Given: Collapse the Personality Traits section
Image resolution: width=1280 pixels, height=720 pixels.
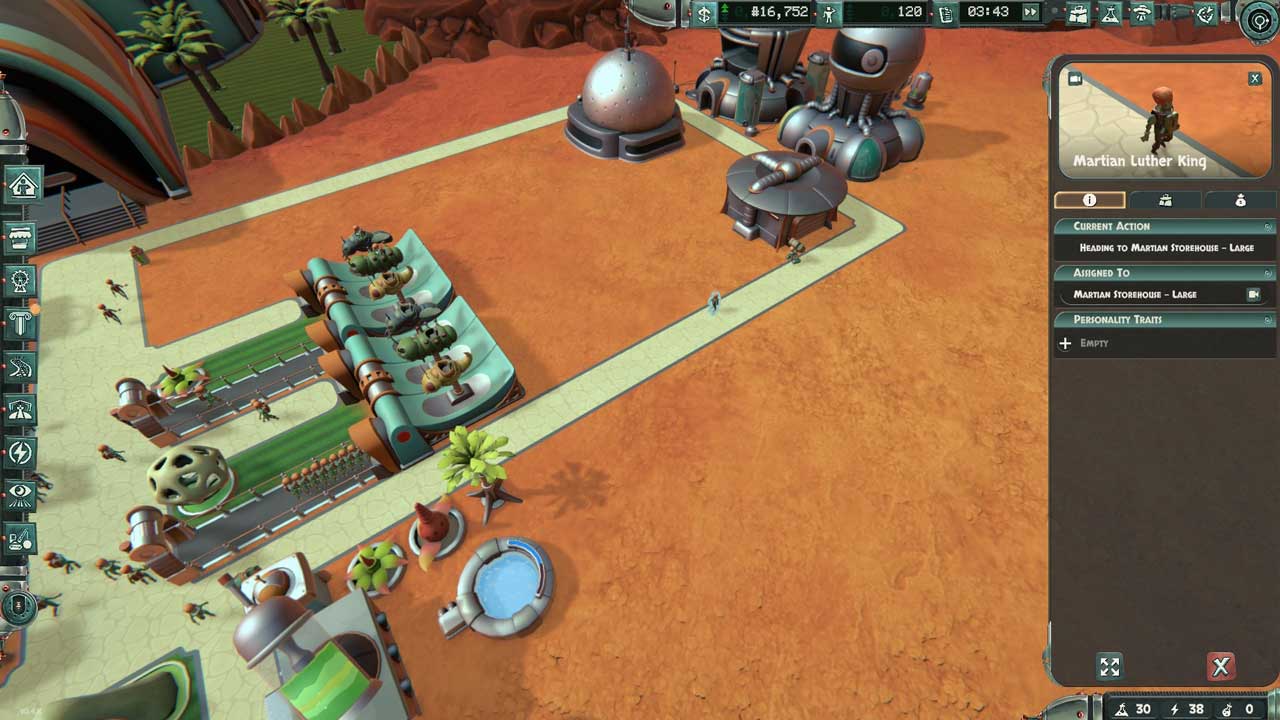Looking at the screenshot, I should (1268, 320).
